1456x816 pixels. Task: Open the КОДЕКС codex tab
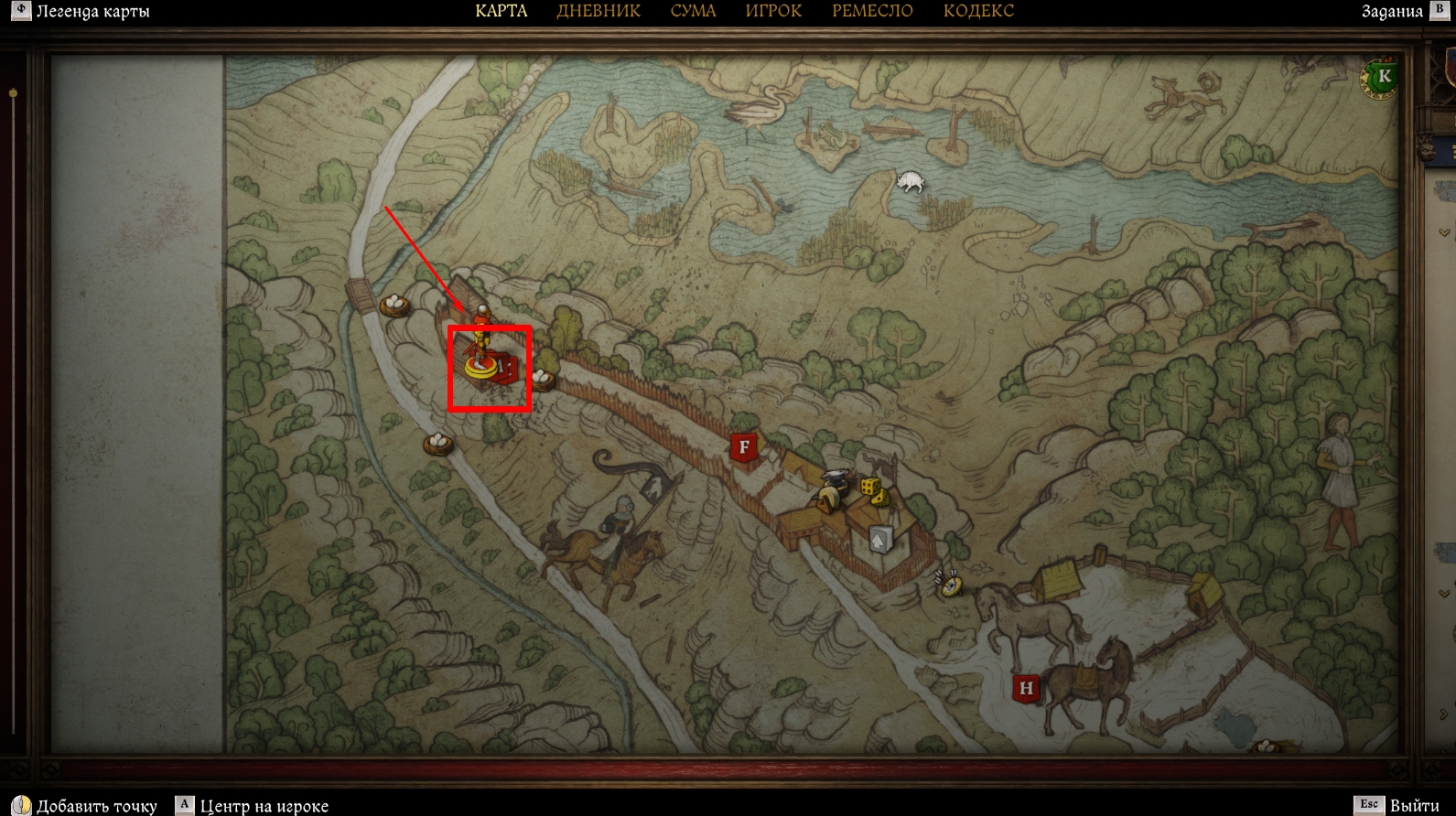click(x=978, y=12)
